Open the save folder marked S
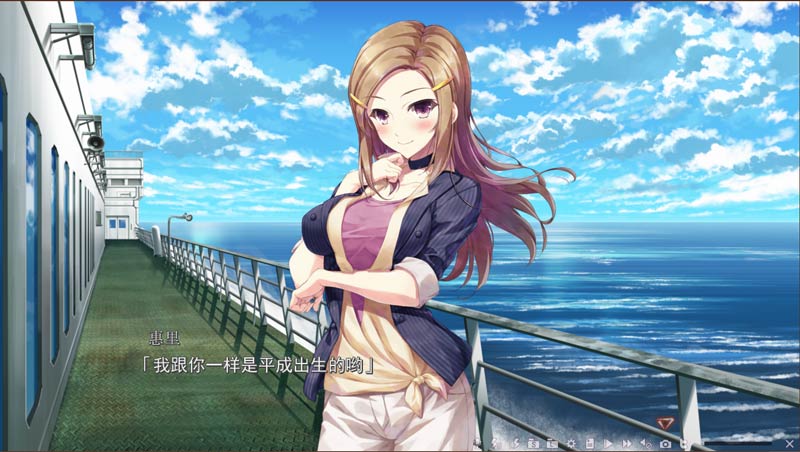The height and width of the screenshot is (452, 800). (x=534, y=443)
